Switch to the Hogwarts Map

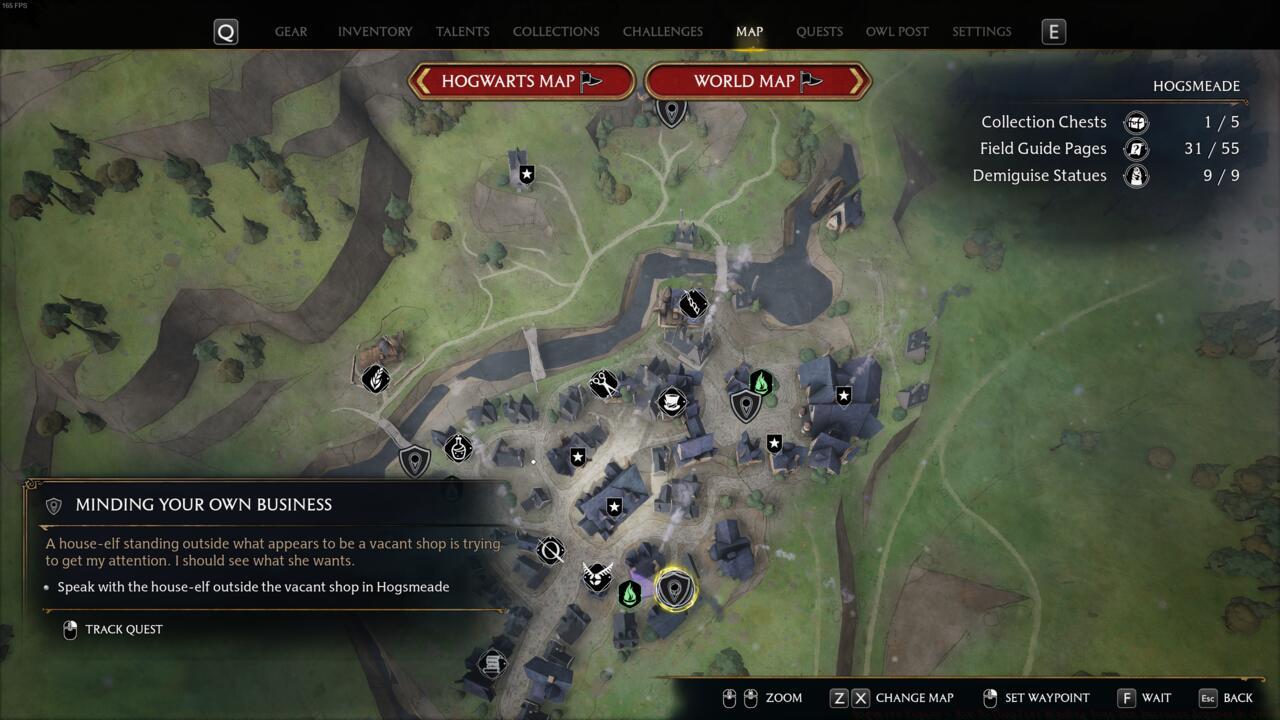[x=521, y=81]
